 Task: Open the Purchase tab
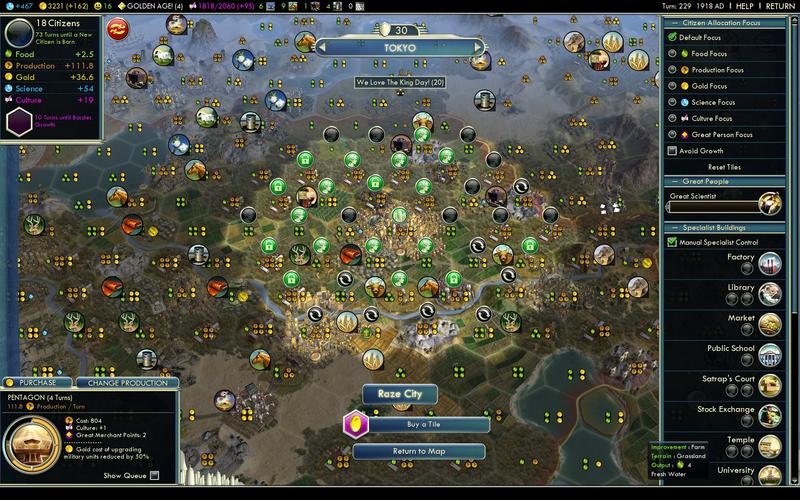pos(36,382)
